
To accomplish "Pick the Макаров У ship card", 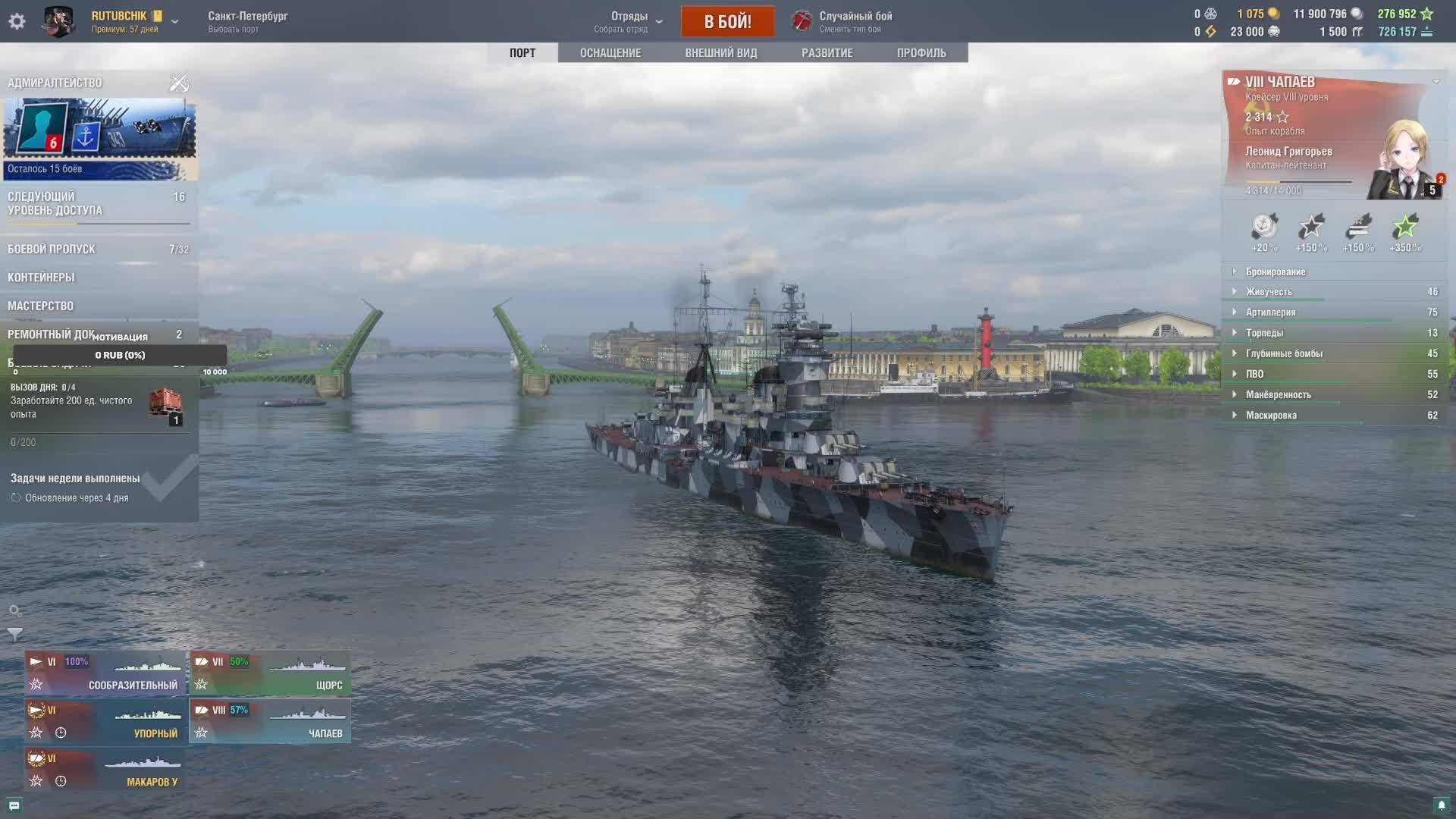I will 105,770.
